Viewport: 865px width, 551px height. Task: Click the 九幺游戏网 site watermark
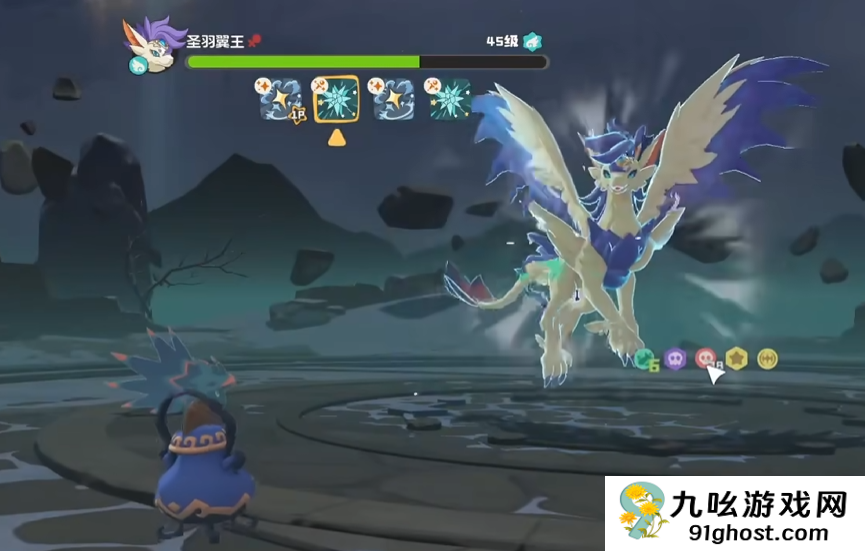coord(734,510)
